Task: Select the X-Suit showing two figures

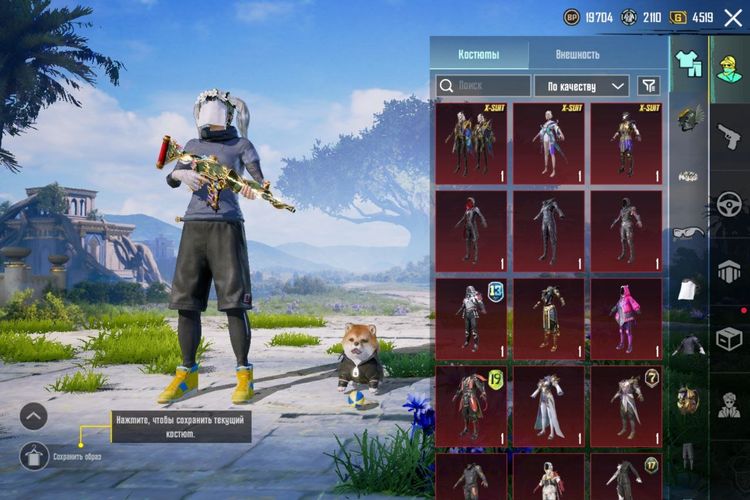Action: pyautogui.click(x=471, y=143)
